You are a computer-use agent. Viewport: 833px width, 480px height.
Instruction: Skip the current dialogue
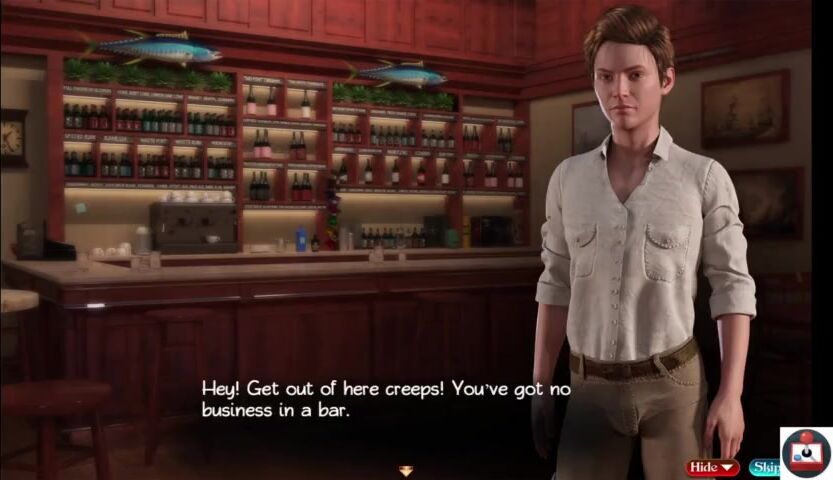(x=764, y=467)
